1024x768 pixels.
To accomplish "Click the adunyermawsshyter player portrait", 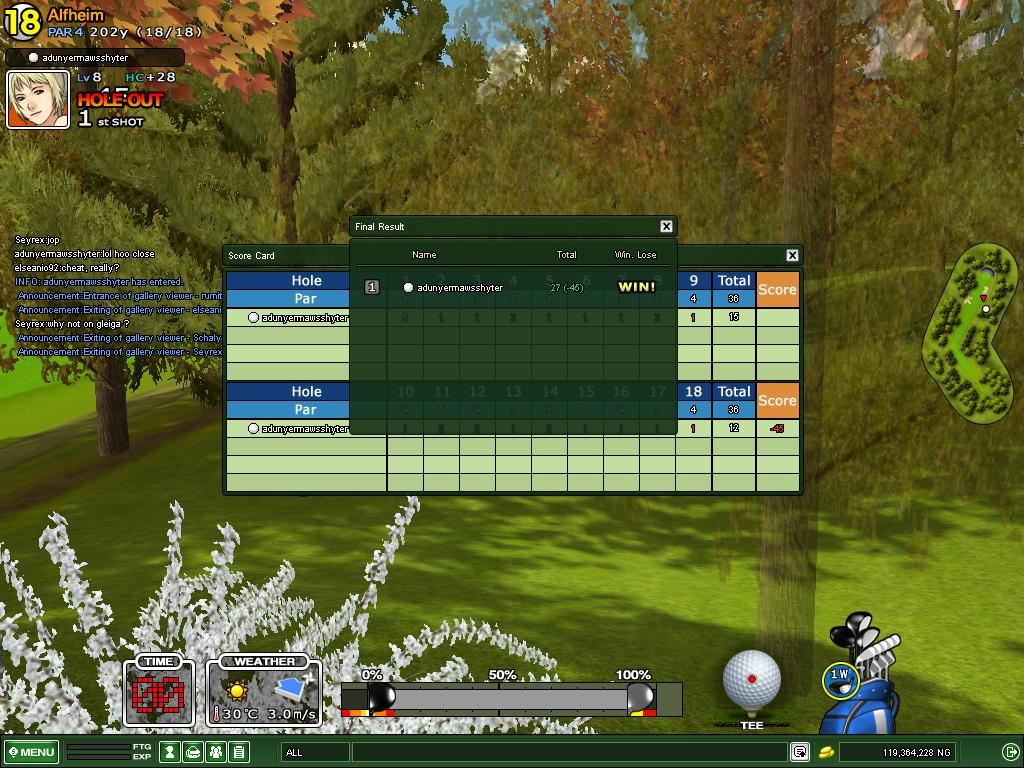I will click(x=38, y=100).
